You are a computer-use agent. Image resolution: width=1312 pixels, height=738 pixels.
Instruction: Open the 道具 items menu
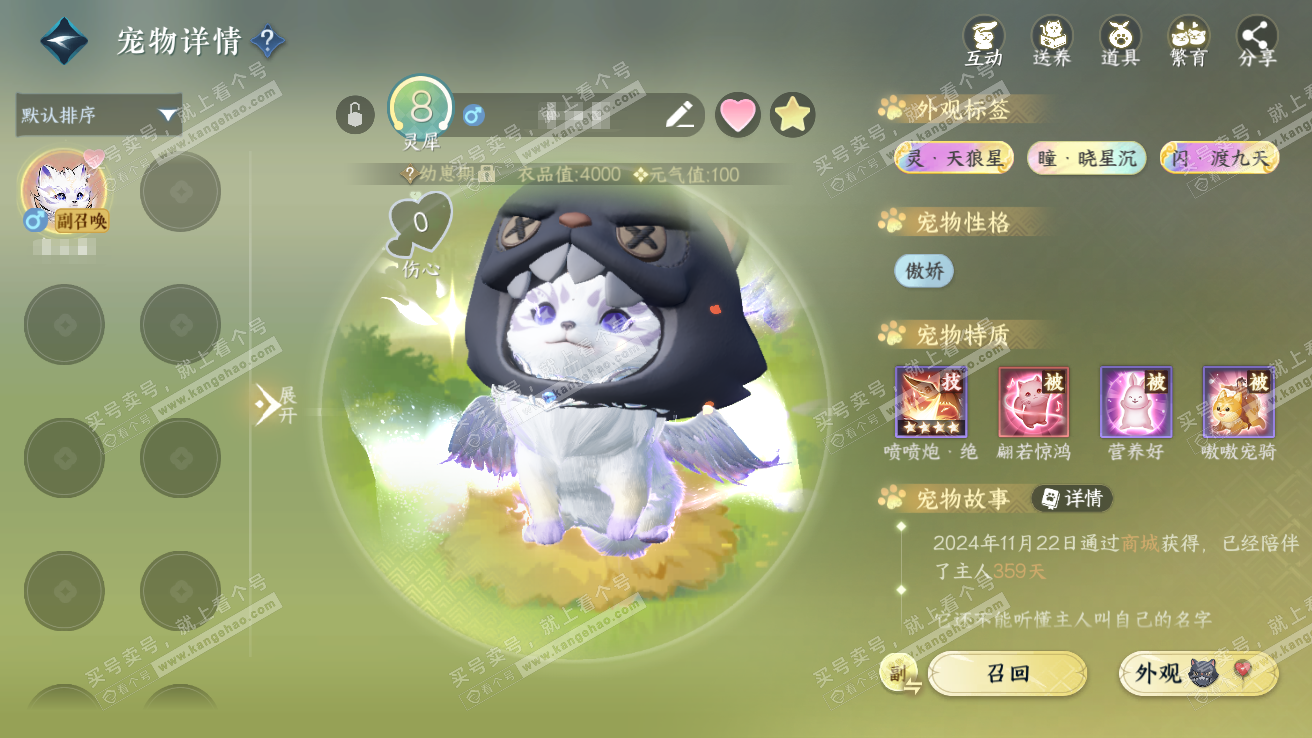coord(1120,42)
